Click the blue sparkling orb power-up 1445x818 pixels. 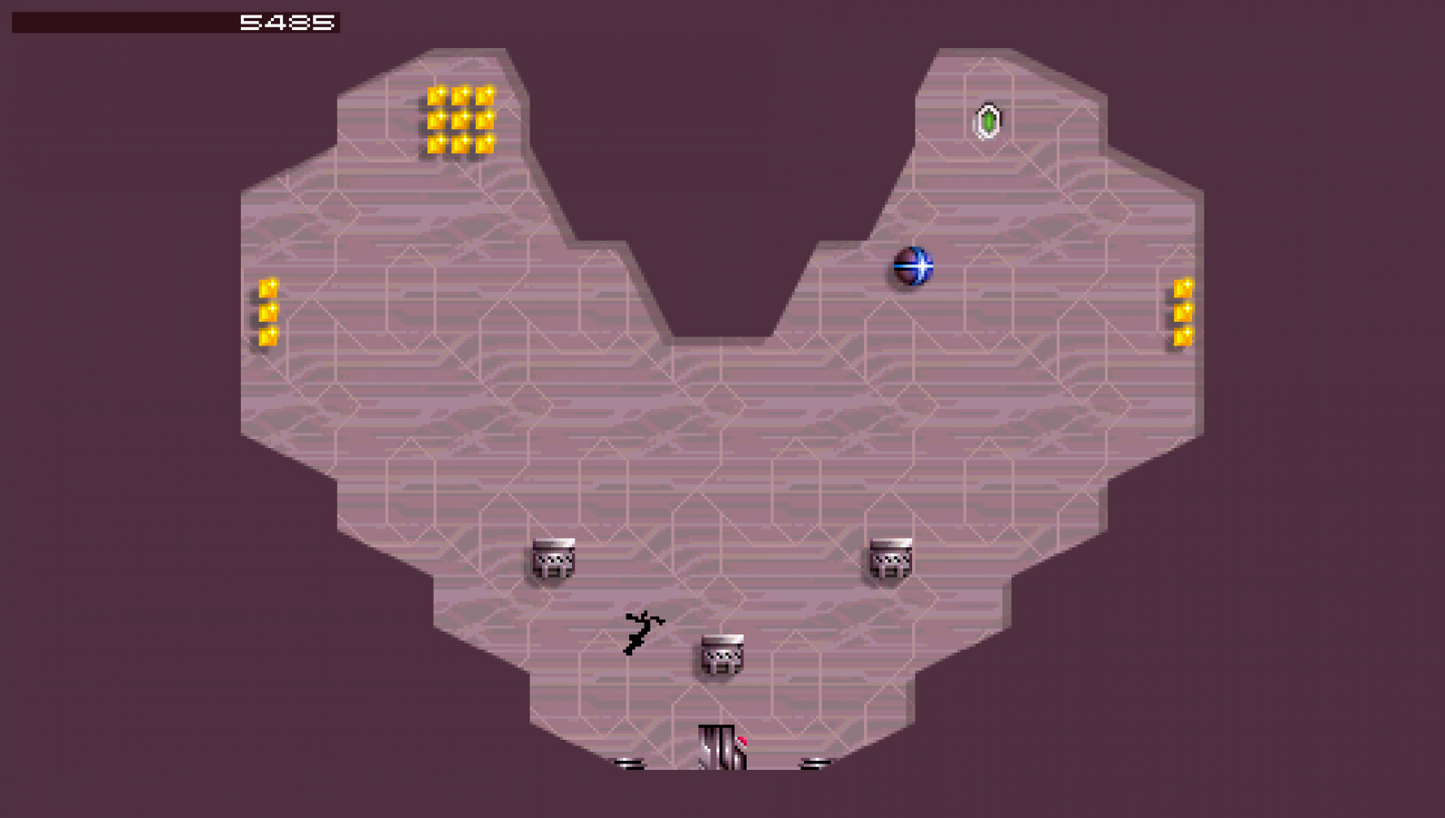click(913, 266)
